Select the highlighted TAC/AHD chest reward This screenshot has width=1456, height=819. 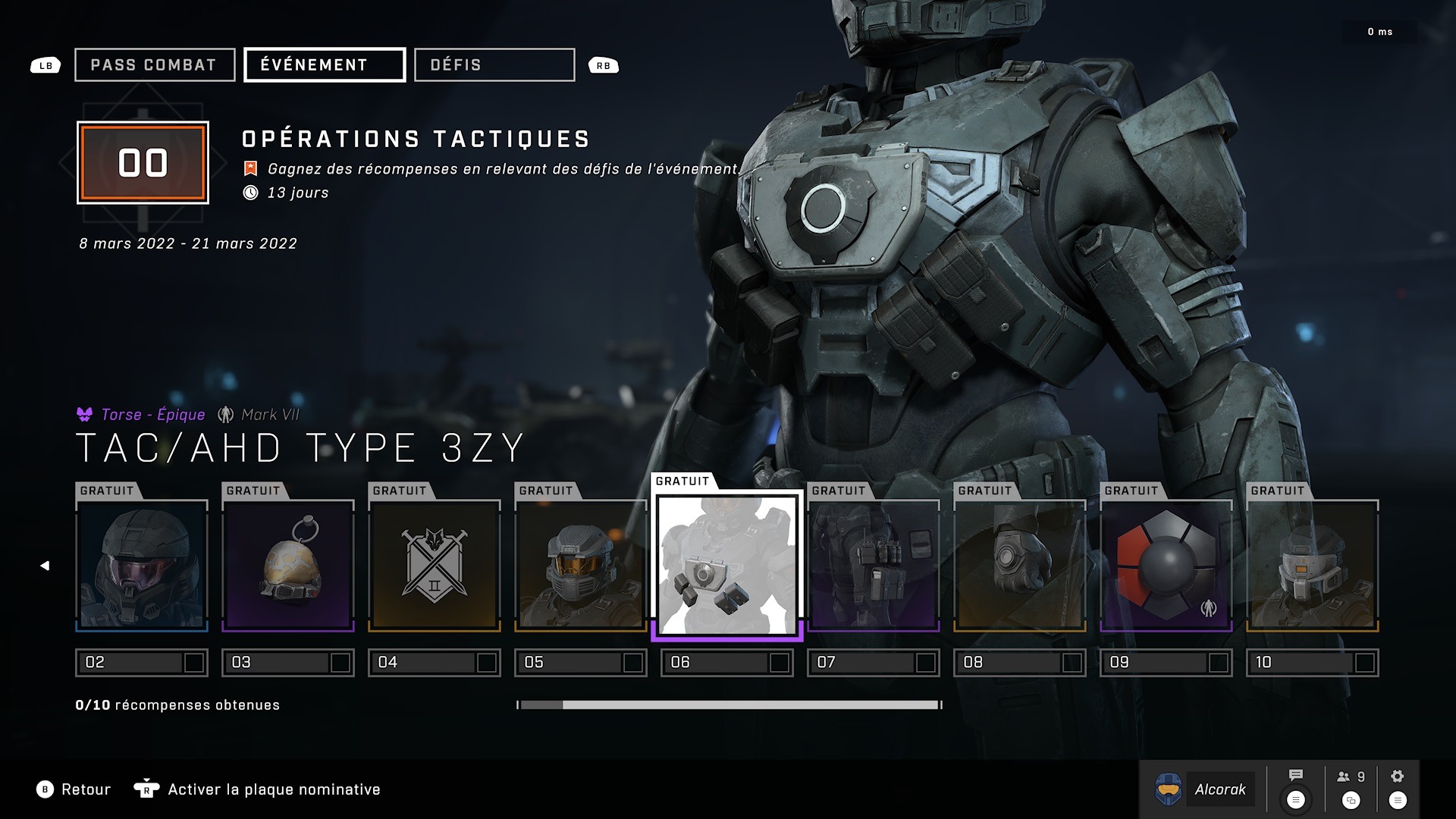(x=727, y=566)
